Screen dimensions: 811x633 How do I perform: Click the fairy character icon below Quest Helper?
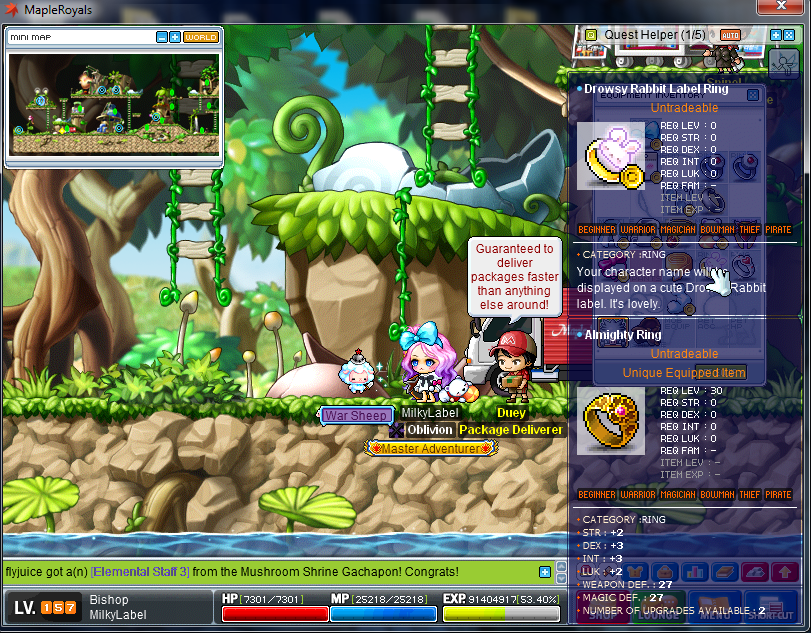[784, 63]
